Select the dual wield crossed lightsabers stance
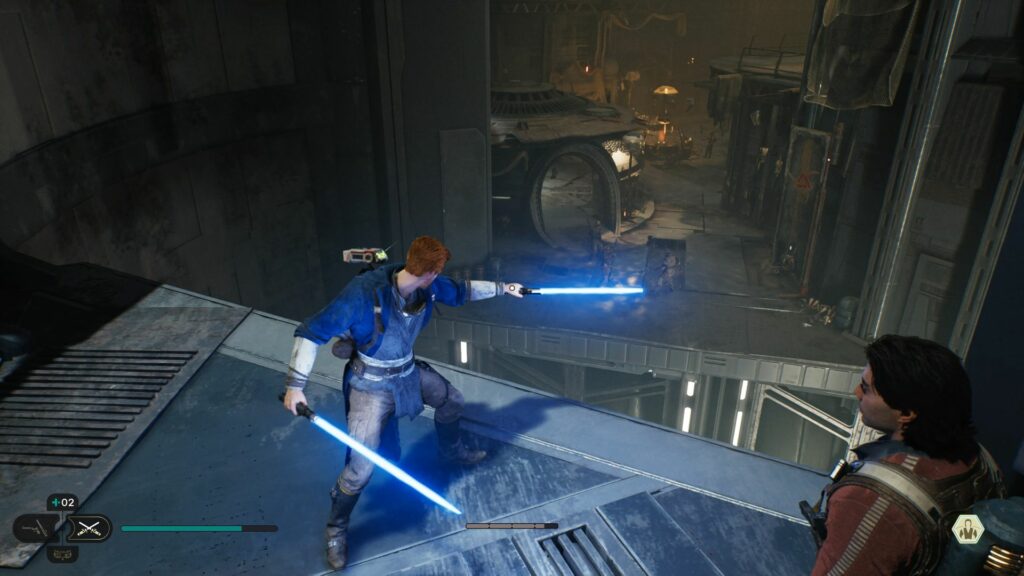This screenshot has height=576, width=1024. point(89,528)
